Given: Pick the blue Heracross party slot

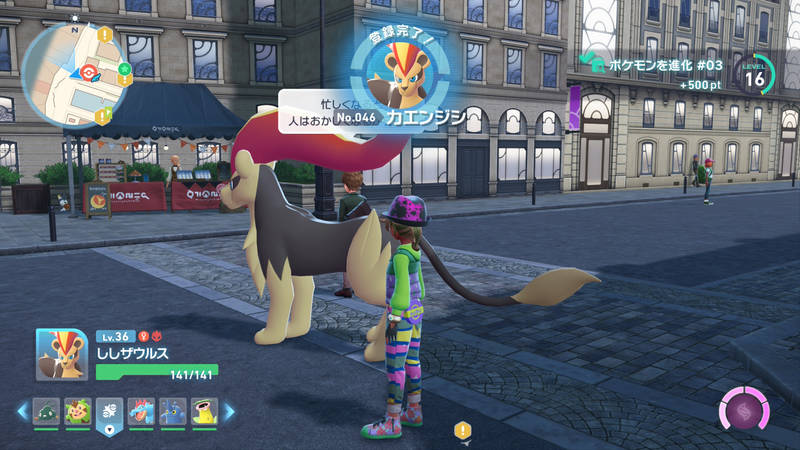Looking at the screenshot, I should (x=173, y=410).
